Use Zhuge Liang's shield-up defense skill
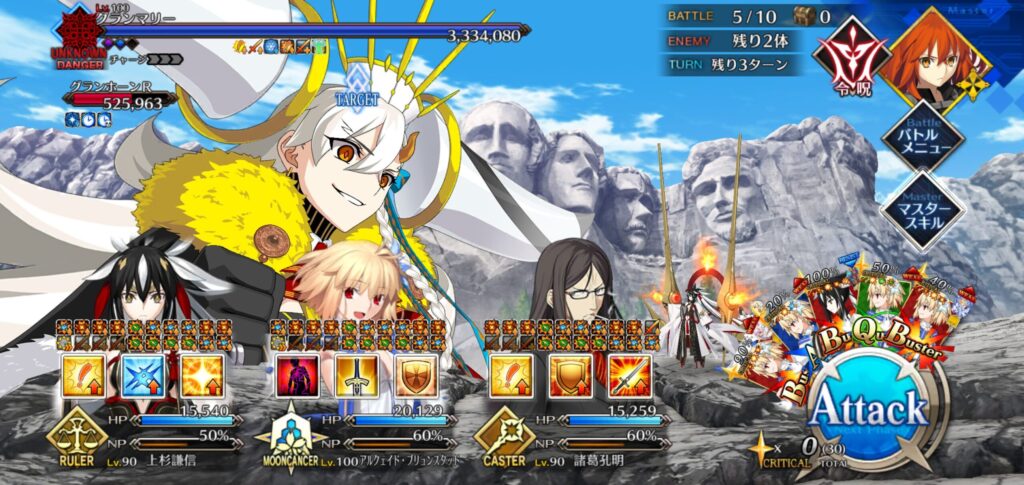The width and height of the screenshot is (1024, 485). click(571, 375)
